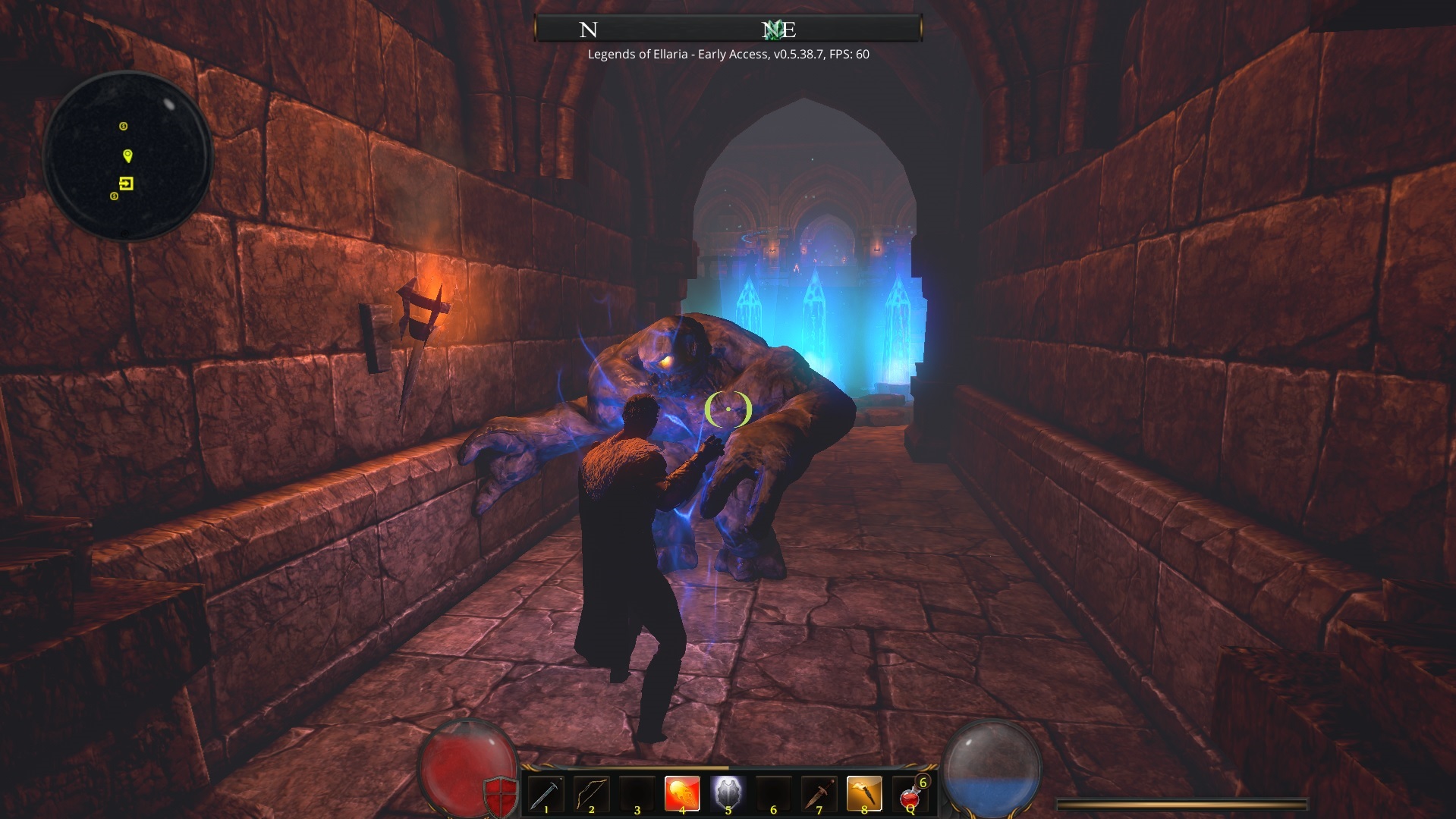Click the upper coin marker on the minimap

click(124, 127)
